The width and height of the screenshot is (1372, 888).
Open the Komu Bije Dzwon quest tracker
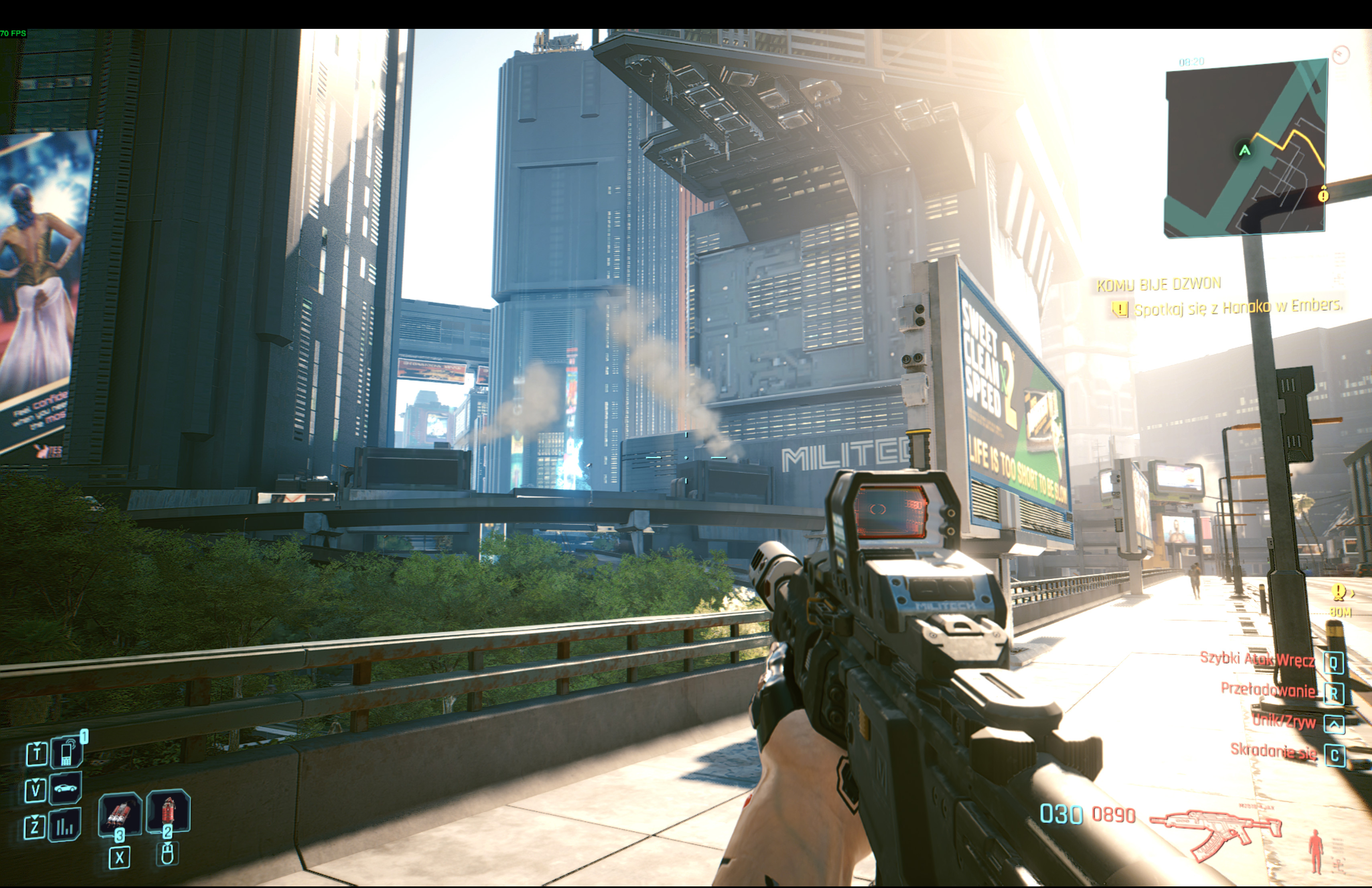pos(1158,285)
